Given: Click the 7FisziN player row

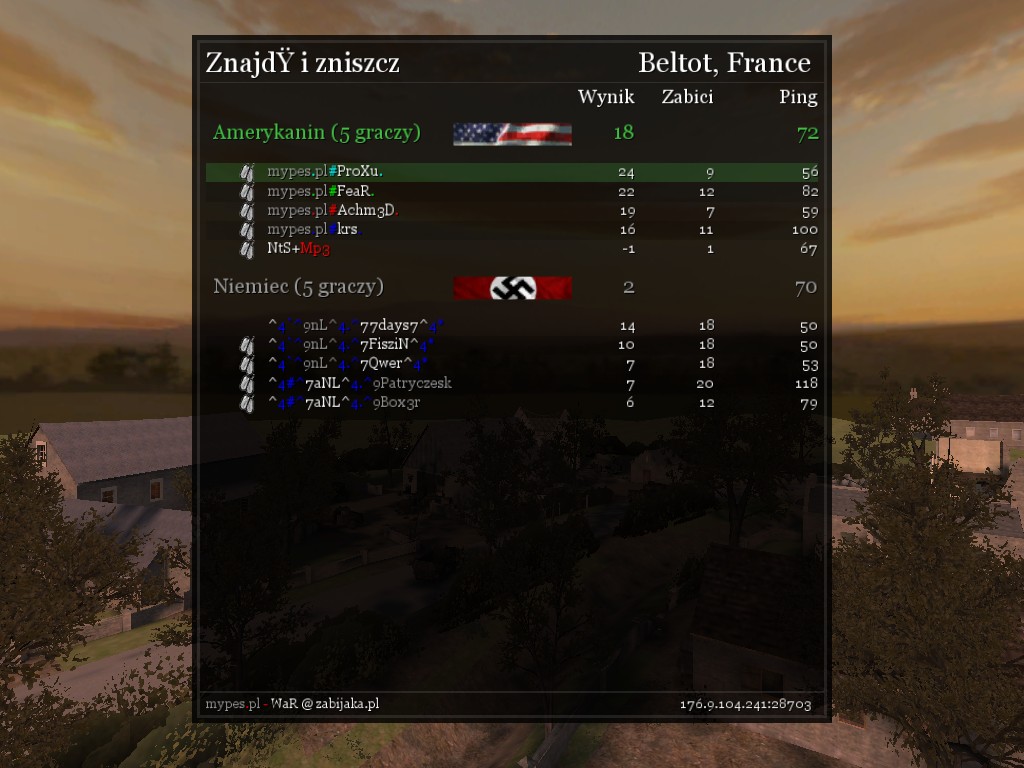Looking at the screenshot, I should click(x=512, y=344).
